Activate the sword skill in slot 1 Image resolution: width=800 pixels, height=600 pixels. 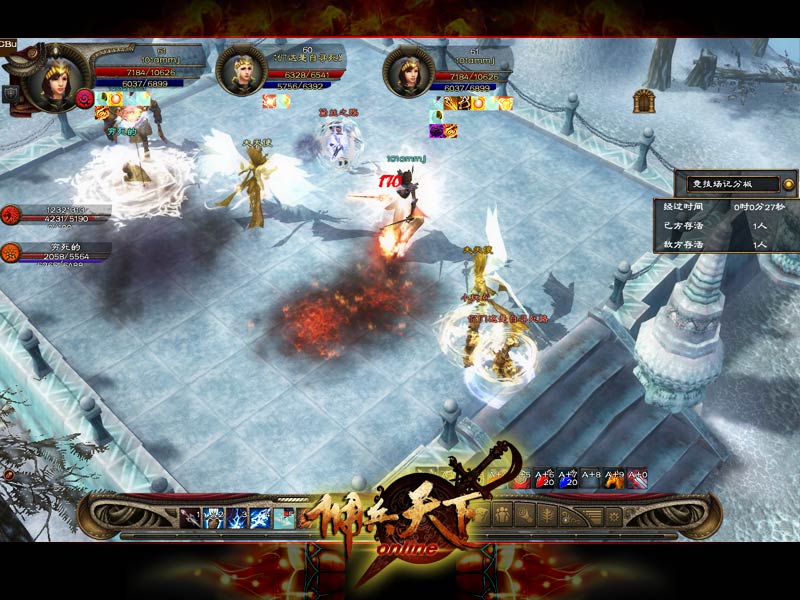(x=190, y=516)
